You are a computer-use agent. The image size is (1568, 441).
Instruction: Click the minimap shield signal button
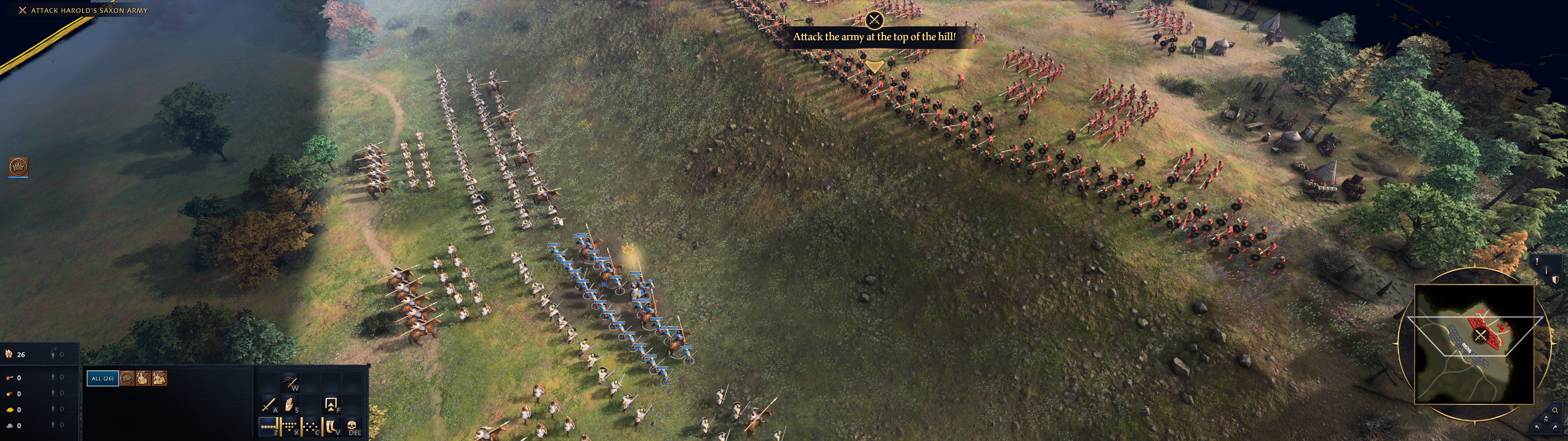point(1555,280)
